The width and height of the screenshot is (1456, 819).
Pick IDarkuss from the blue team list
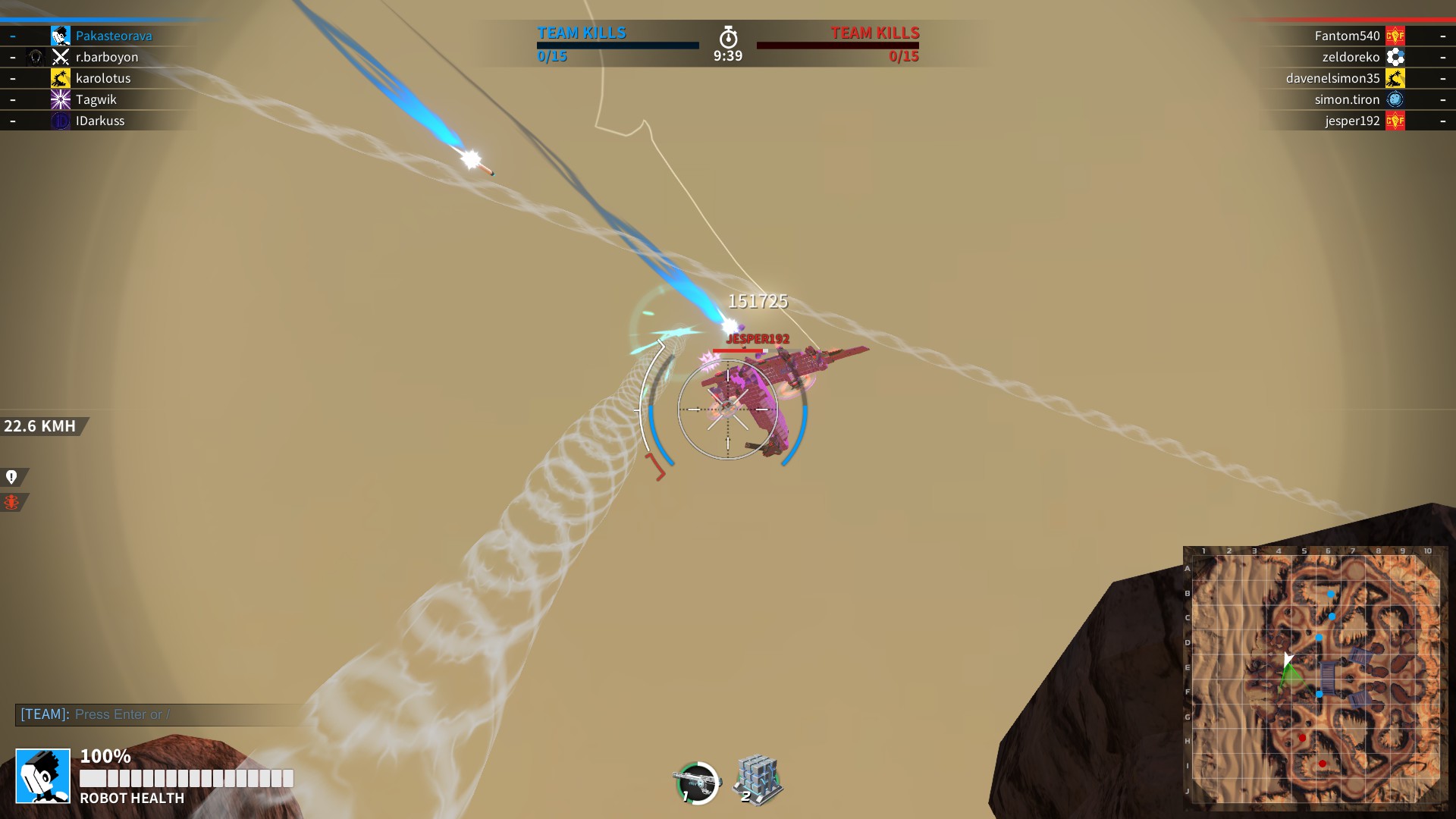pos(100,121)
